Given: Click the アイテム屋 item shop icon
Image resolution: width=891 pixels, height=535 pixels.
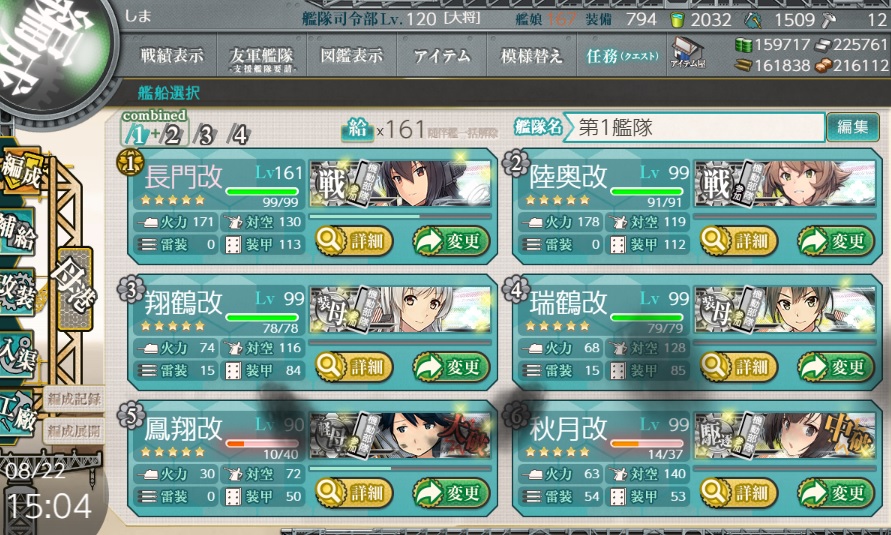Looking at the screenshot, I should pos(687,53).
